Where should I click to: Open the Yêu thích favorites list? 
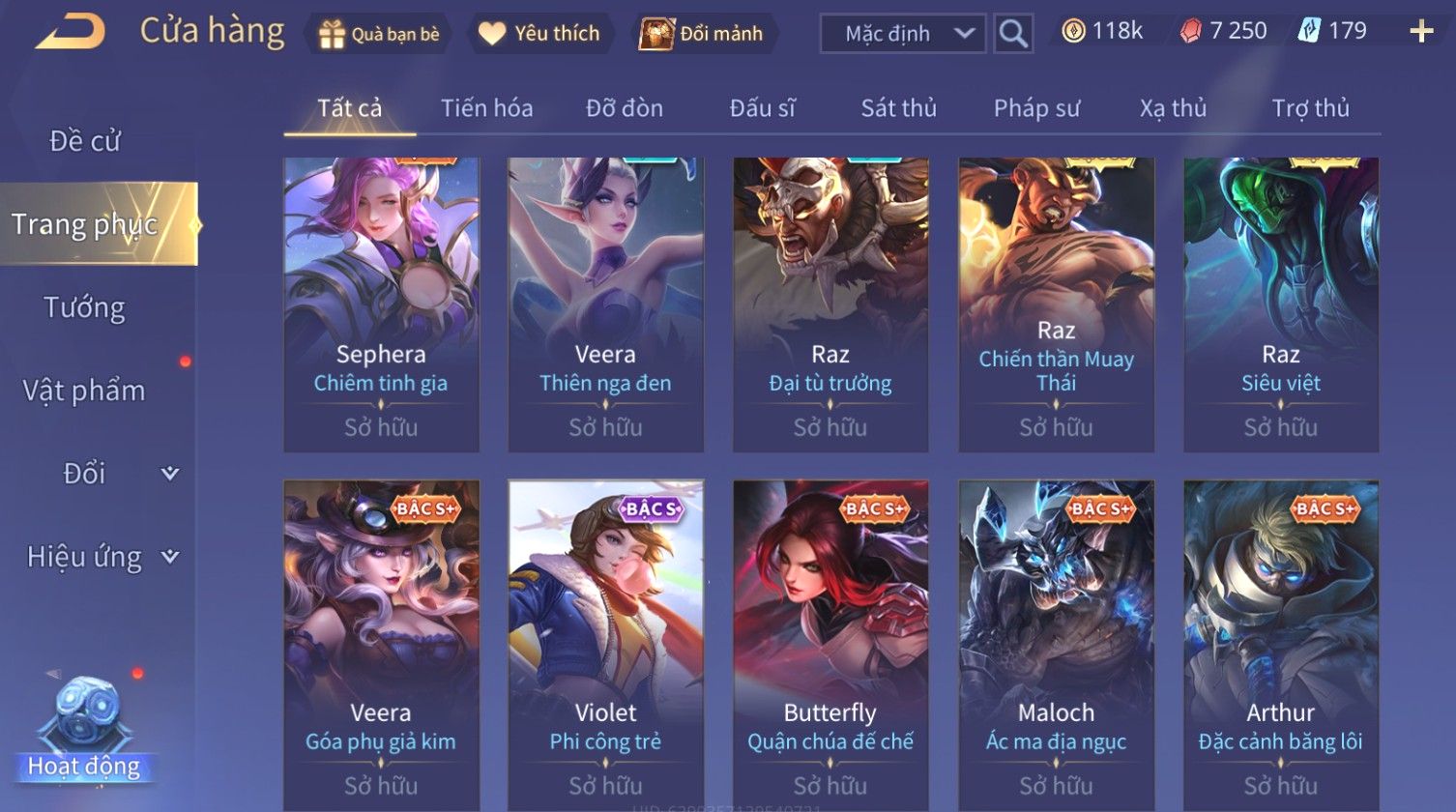(x=539, y=34)
